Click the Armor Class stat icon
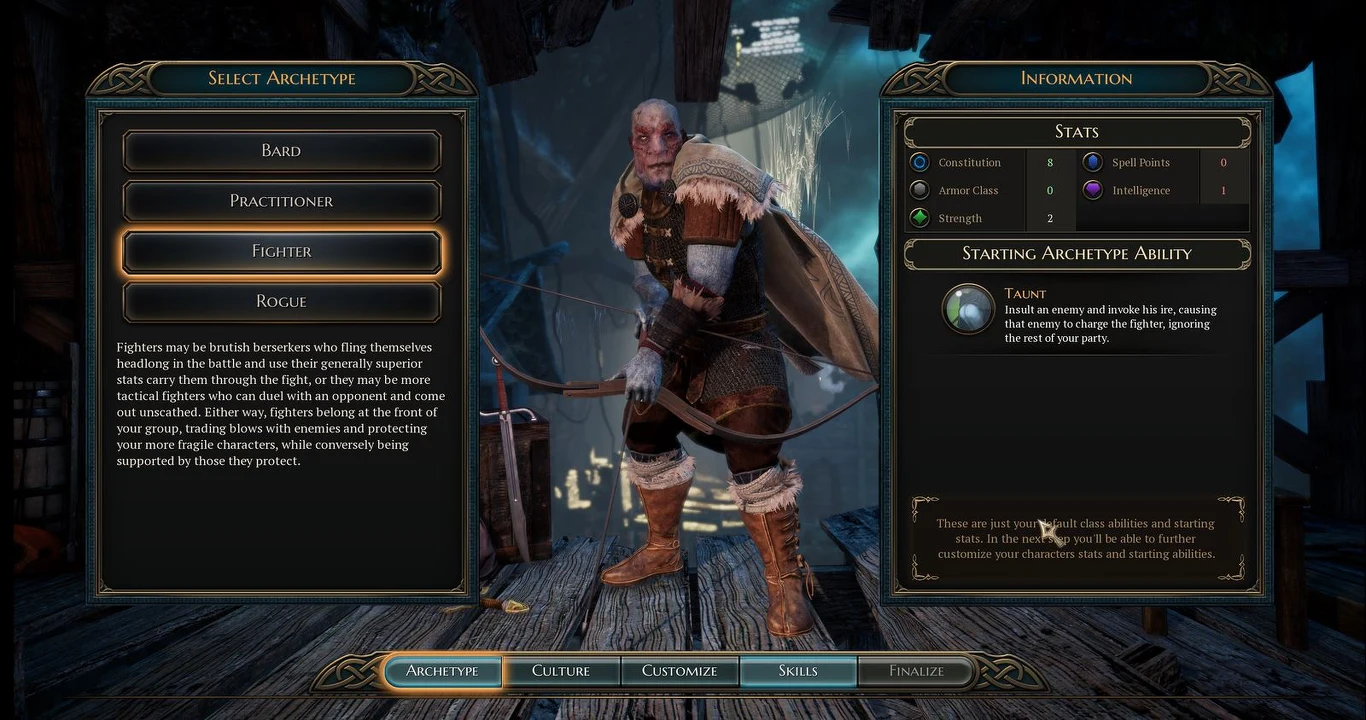This screenshot has height=720, width=1366. [919, 190]
